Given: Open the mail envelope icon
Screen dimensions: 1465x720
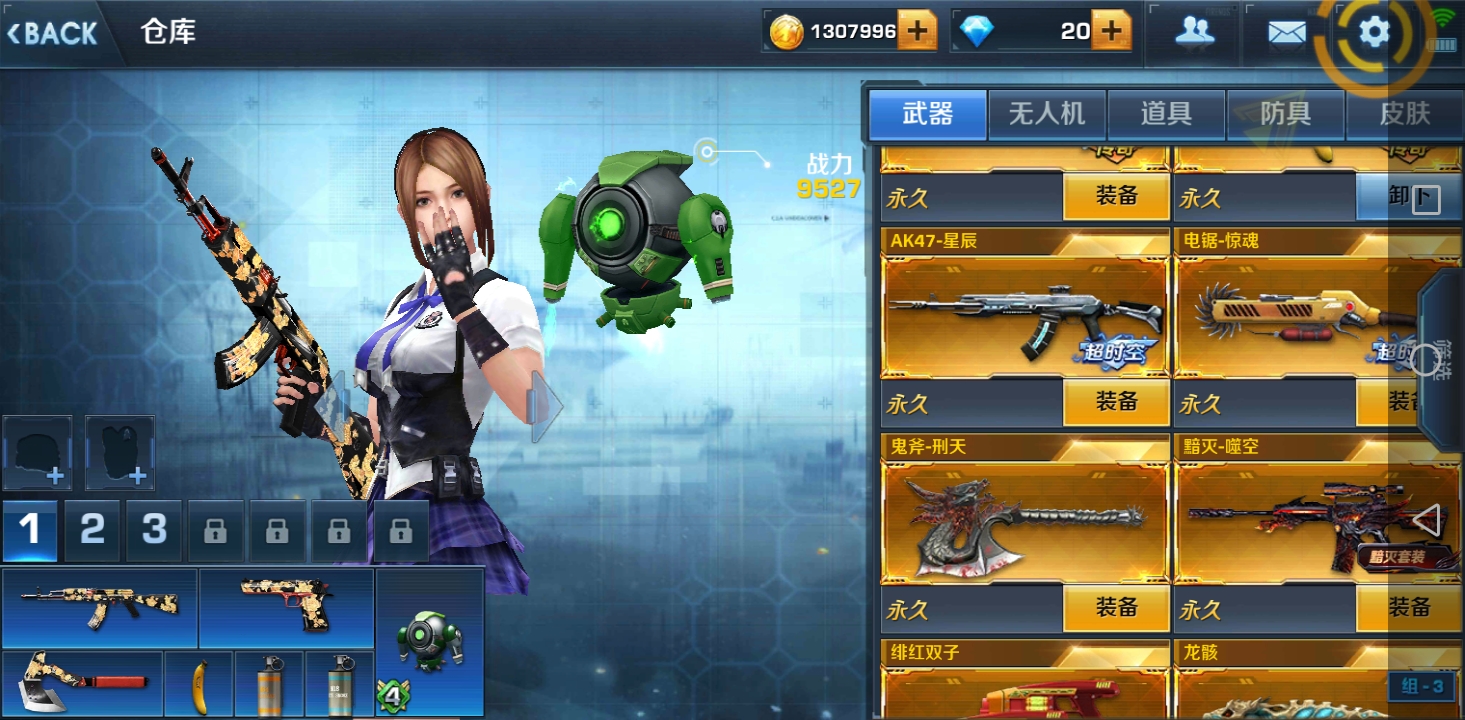Looking at the screenshot, I should coord(1286,34).
